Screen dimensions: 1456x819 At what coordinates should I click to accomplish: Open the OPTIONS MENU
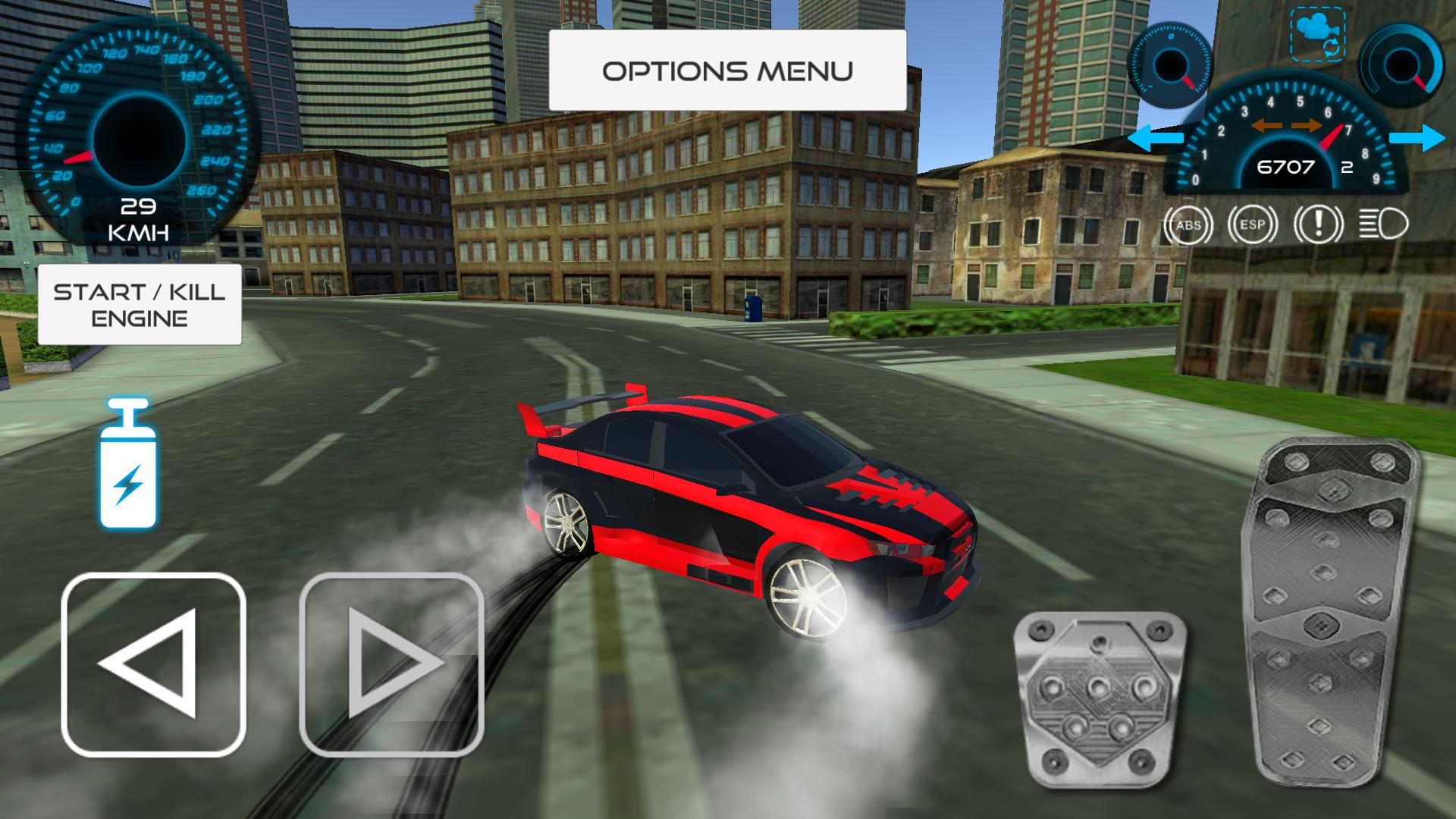pos(728,70)
